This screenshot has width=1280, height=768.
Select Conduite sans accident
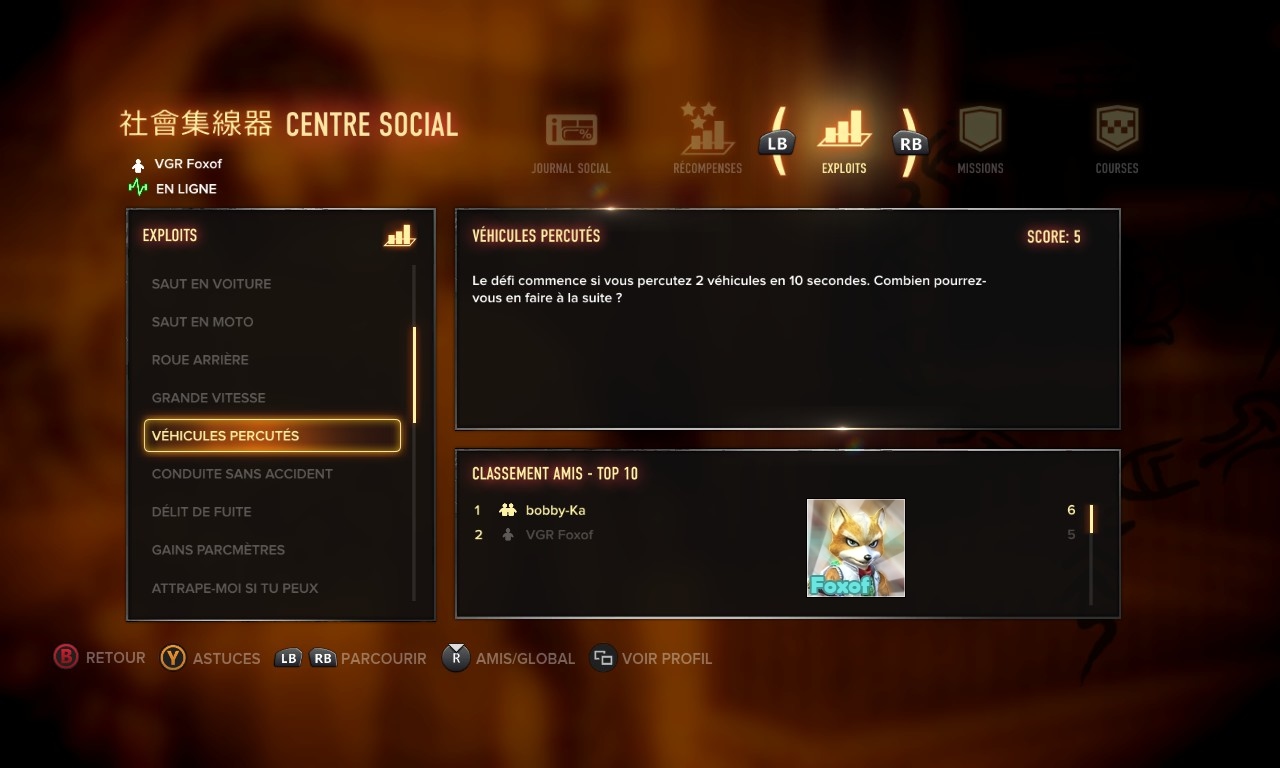(242, 474)
